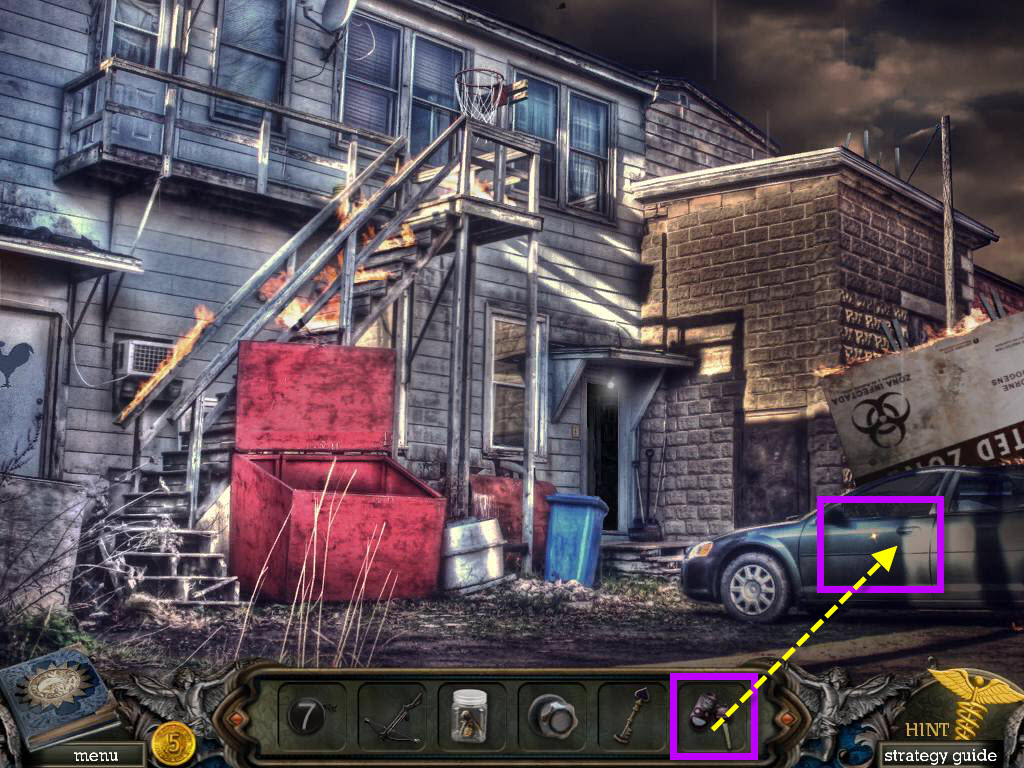Screen dimensions: 1024x768
Task: Choose the round metal cap item
Action: click(x=553, y=716)
